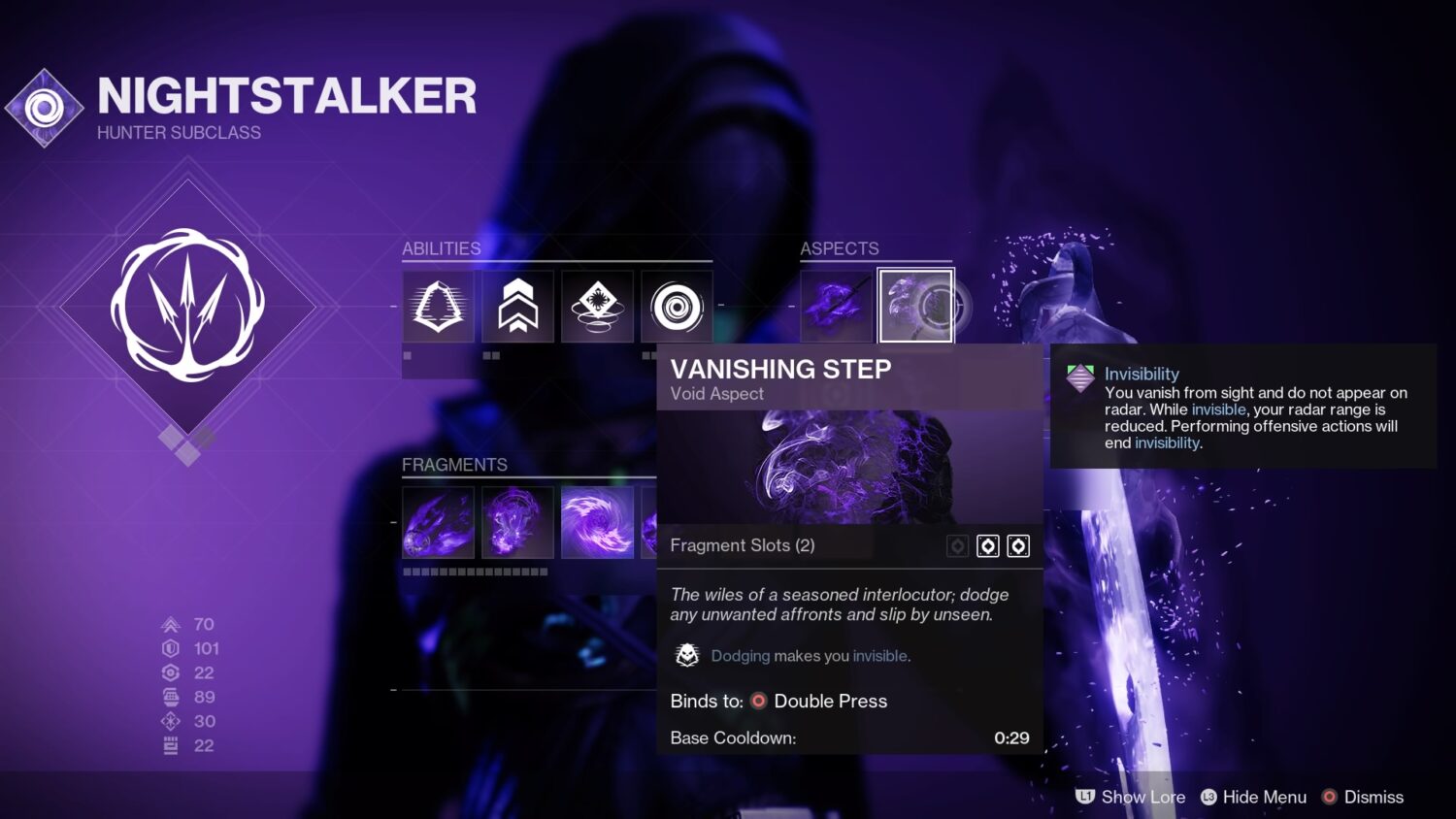Viewport: 1456px width, 819px height.
Task: Select the highlighted Vanishing Step aspect
Action: [x=915, y=305]
